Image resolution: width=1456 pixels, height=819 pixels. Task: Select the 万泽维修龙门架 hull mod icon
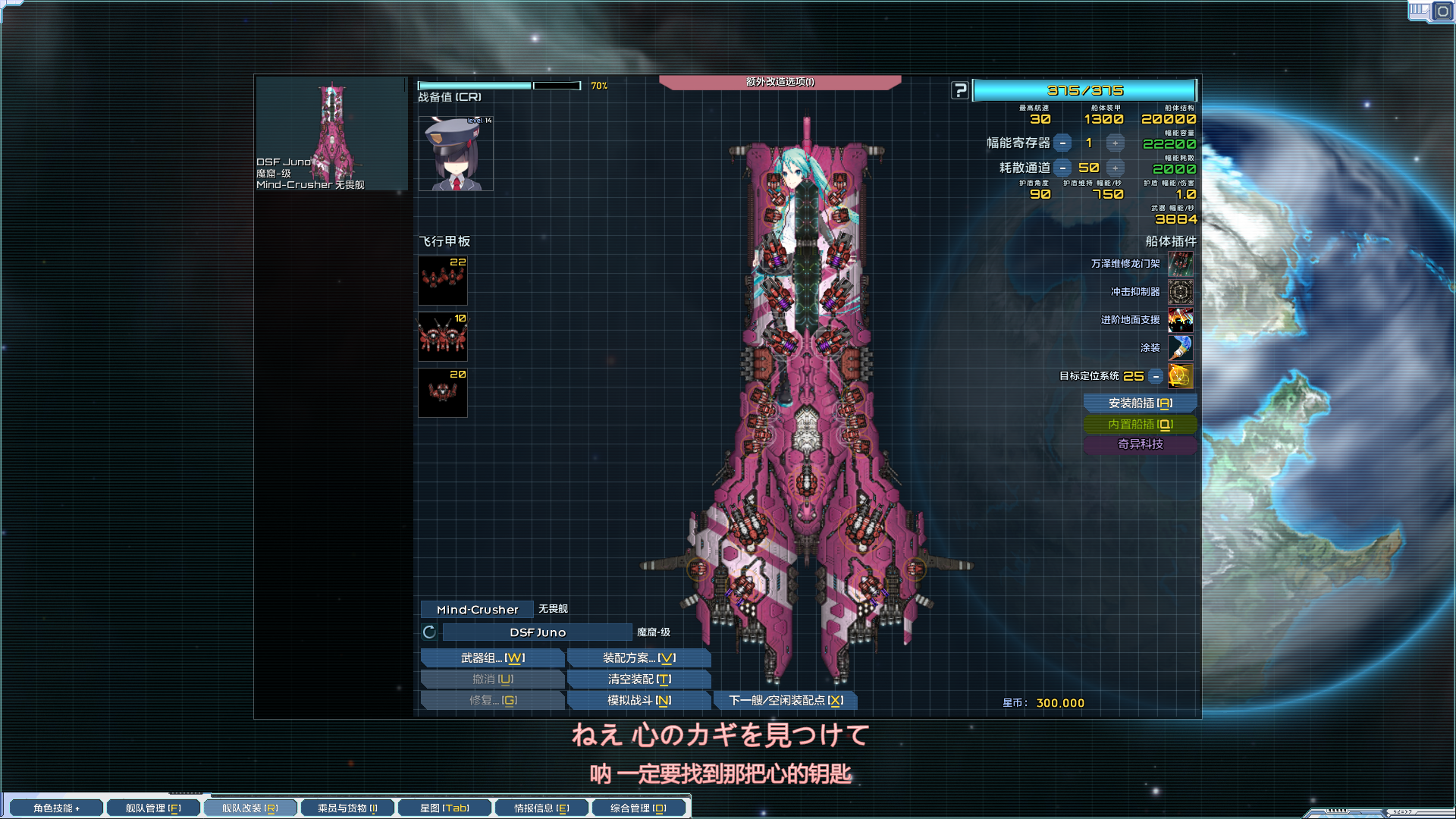pos(1182,264)
